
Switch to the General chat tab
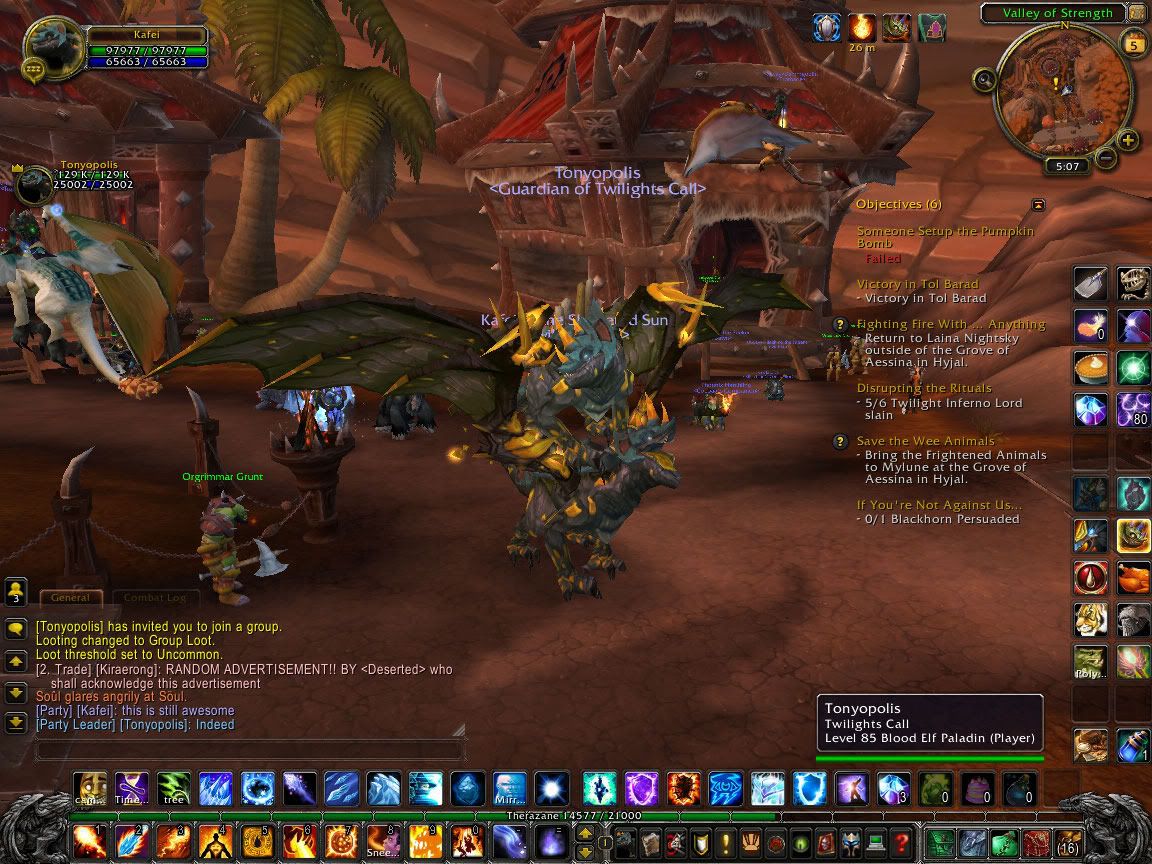[70, 597]
